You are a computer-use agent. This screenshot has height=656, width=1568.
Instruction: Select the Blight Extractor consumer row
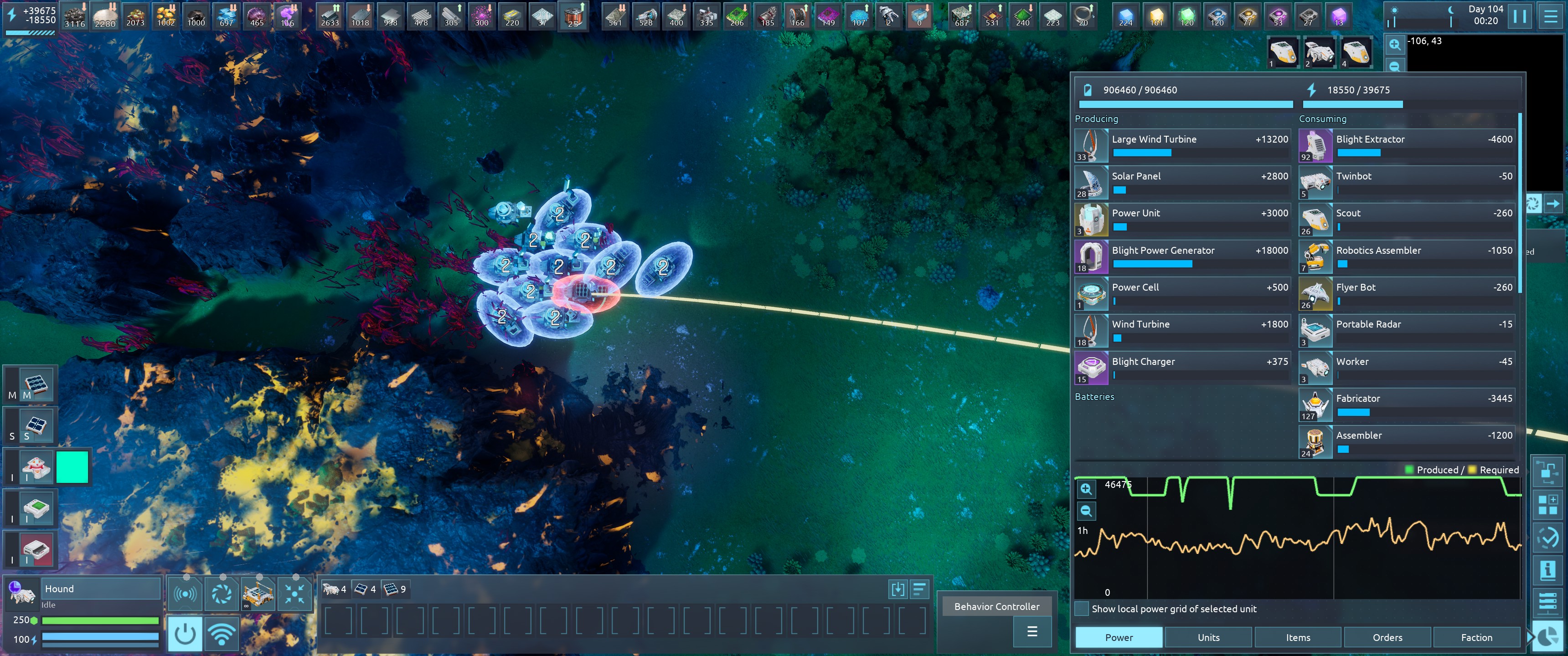click(1406, 145)
